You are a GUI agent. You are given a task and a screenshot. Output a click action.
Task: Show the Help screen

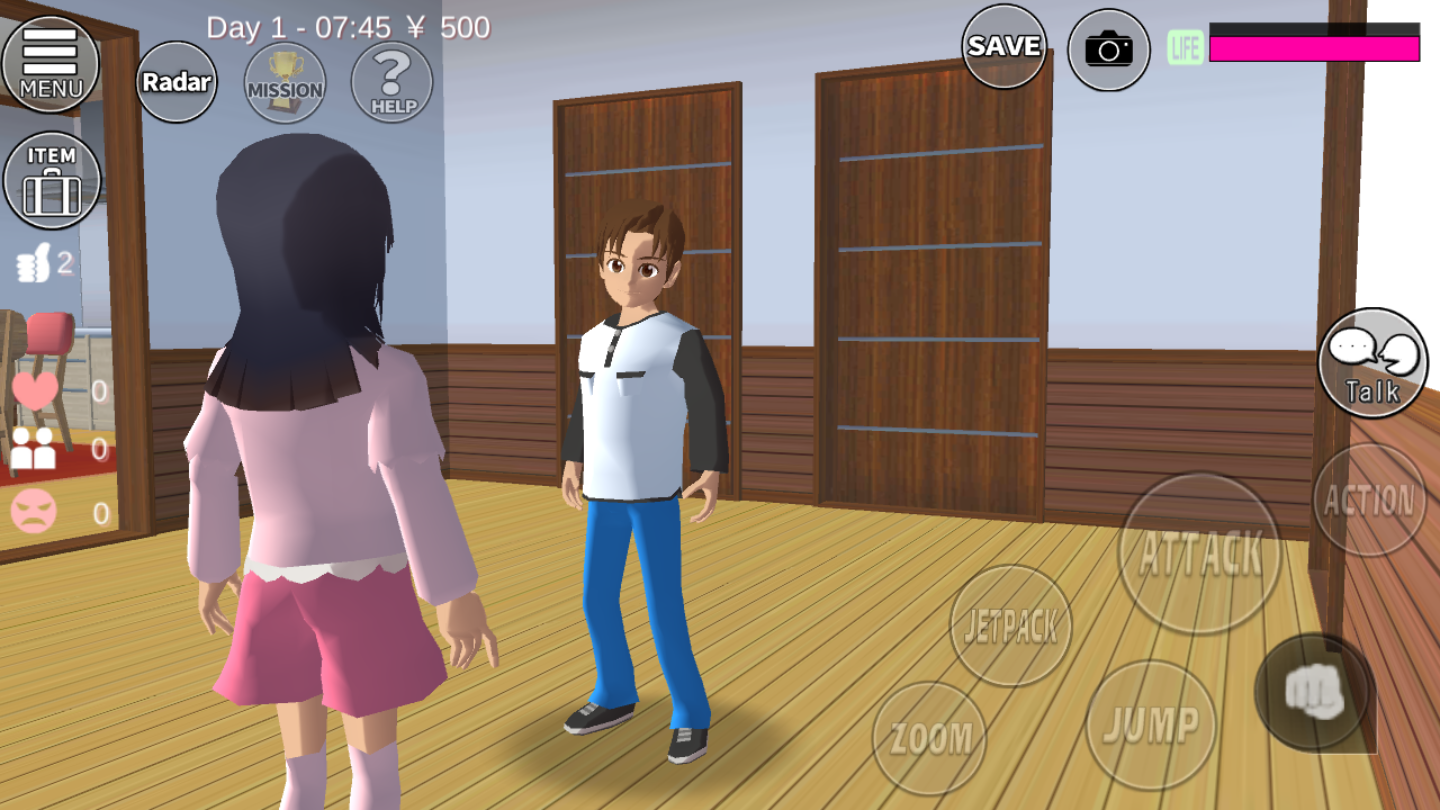pyautogui.click(x=392, y=82)
